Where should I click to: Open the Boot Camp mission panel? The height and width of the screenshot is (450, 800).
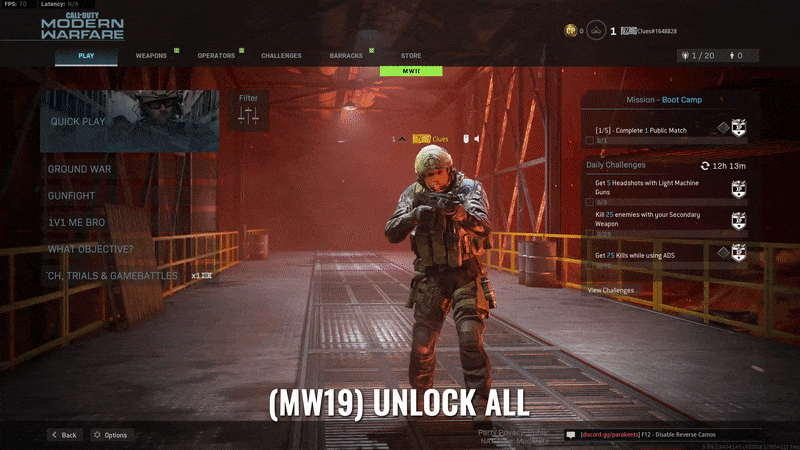[x=664, y=100]
